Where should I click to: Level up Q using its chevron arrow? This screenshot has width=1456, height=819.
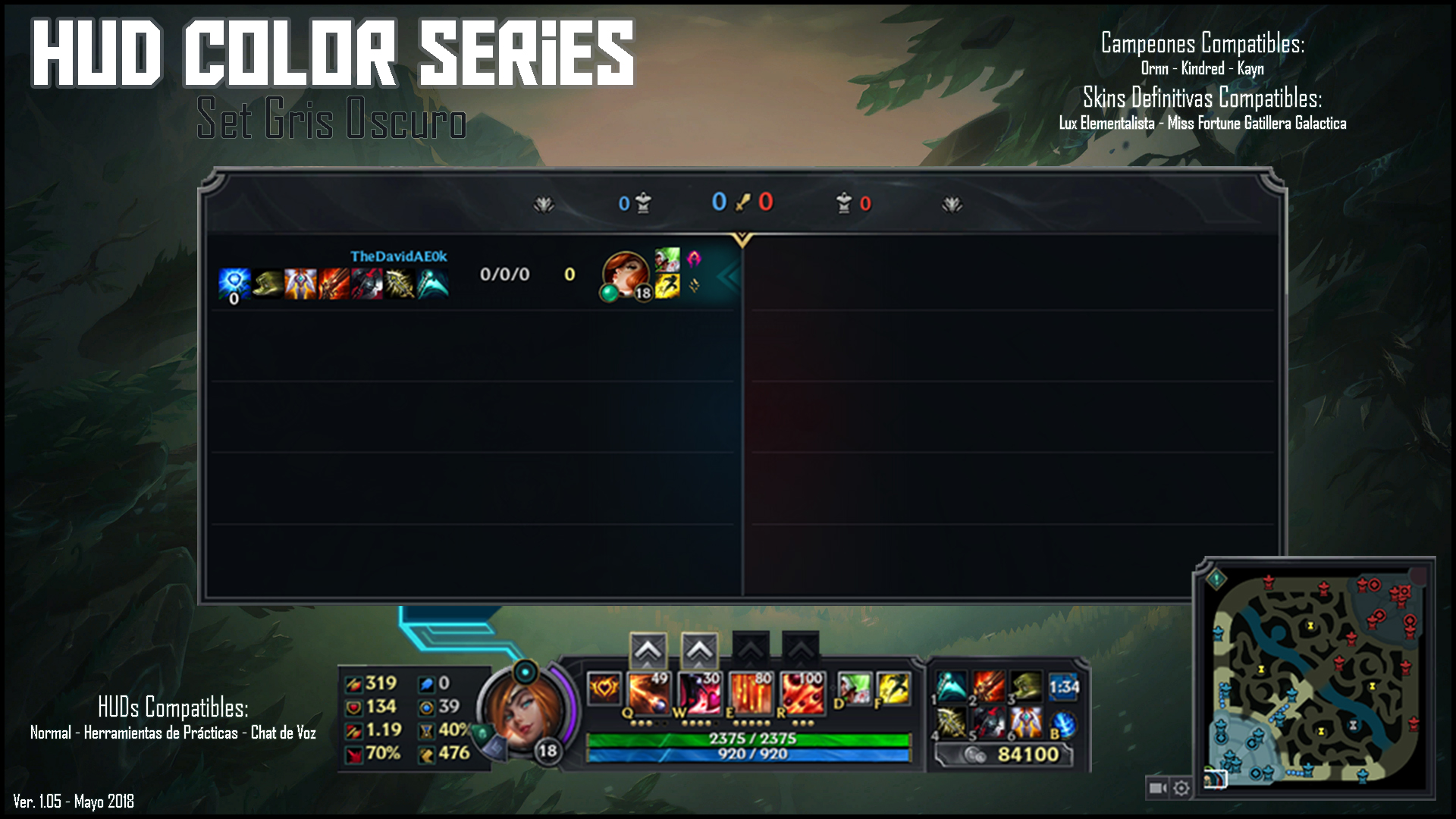648,651
